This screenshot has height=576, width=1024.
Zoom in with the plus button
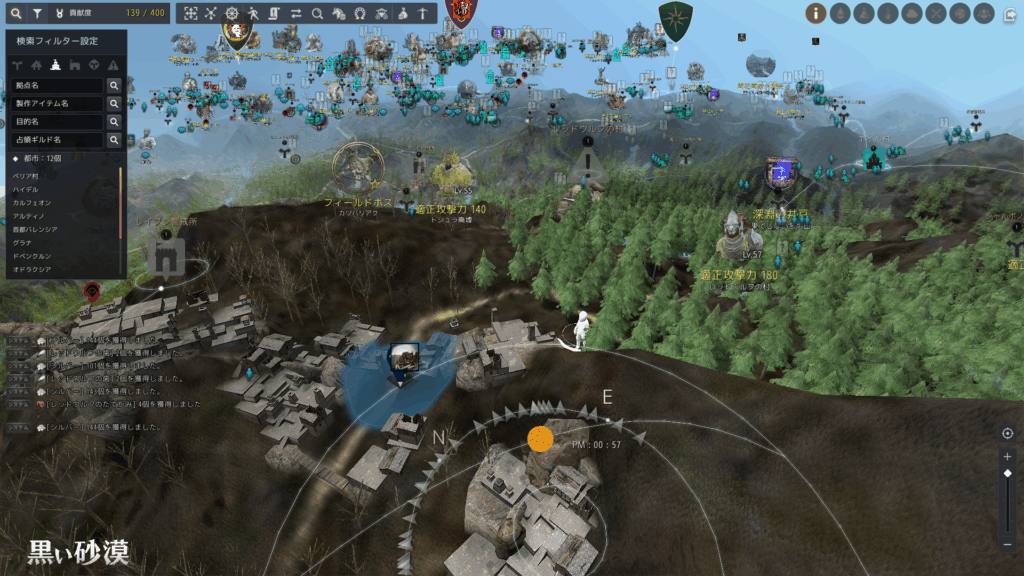pyautogui.click(x=1007, y=456)
